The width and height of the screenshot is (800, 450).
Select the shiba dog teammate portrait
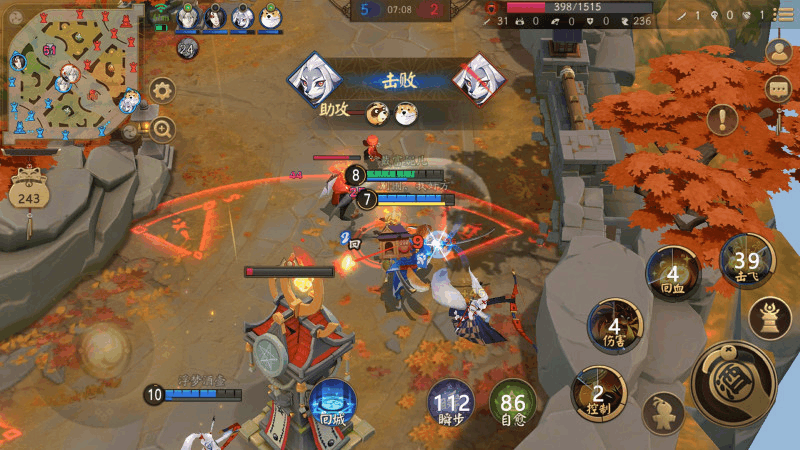pyautogui.click(x=270, y=17)
